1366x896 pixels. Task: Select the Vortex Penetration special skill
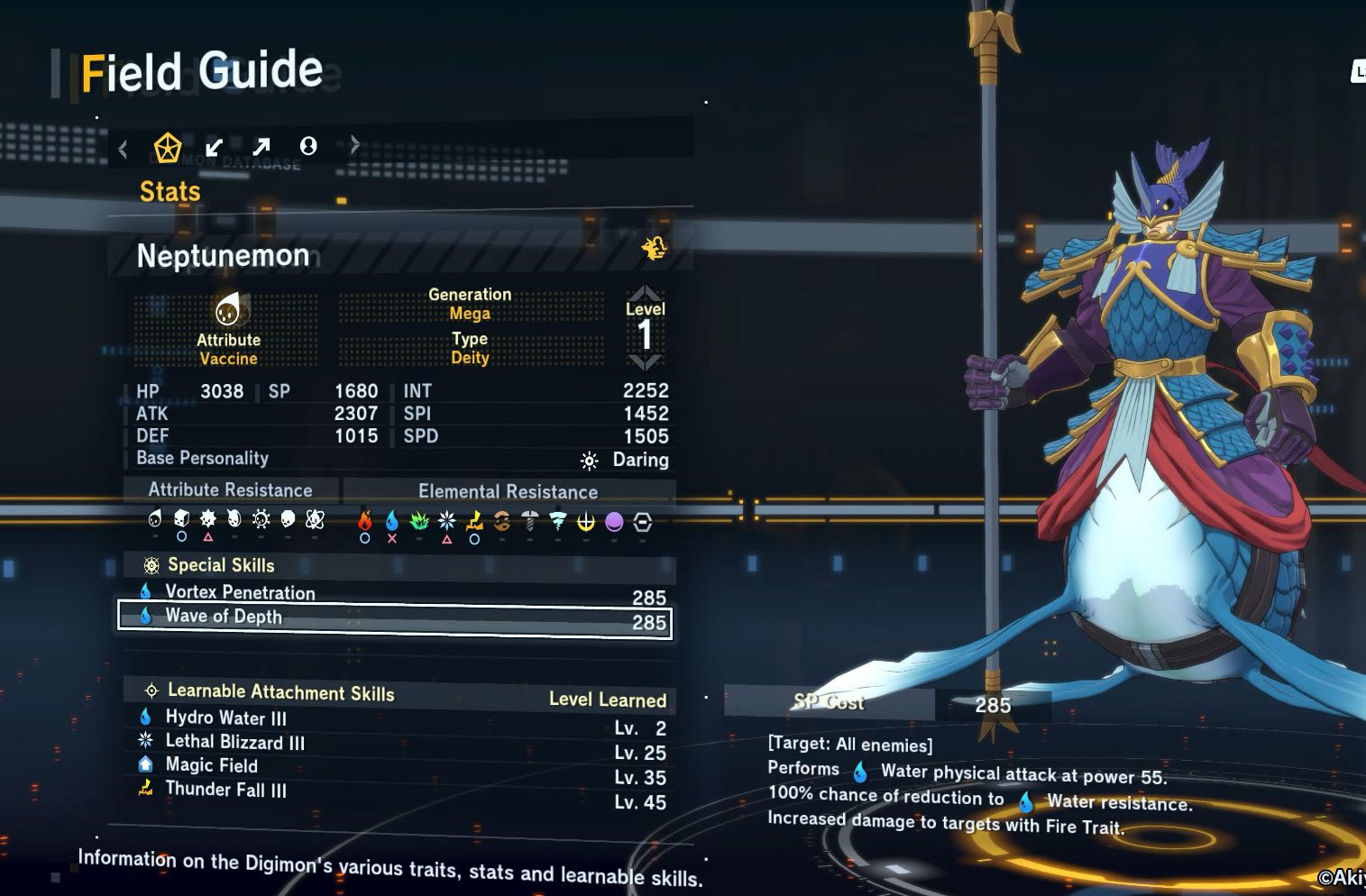click(x=397, y=593)
